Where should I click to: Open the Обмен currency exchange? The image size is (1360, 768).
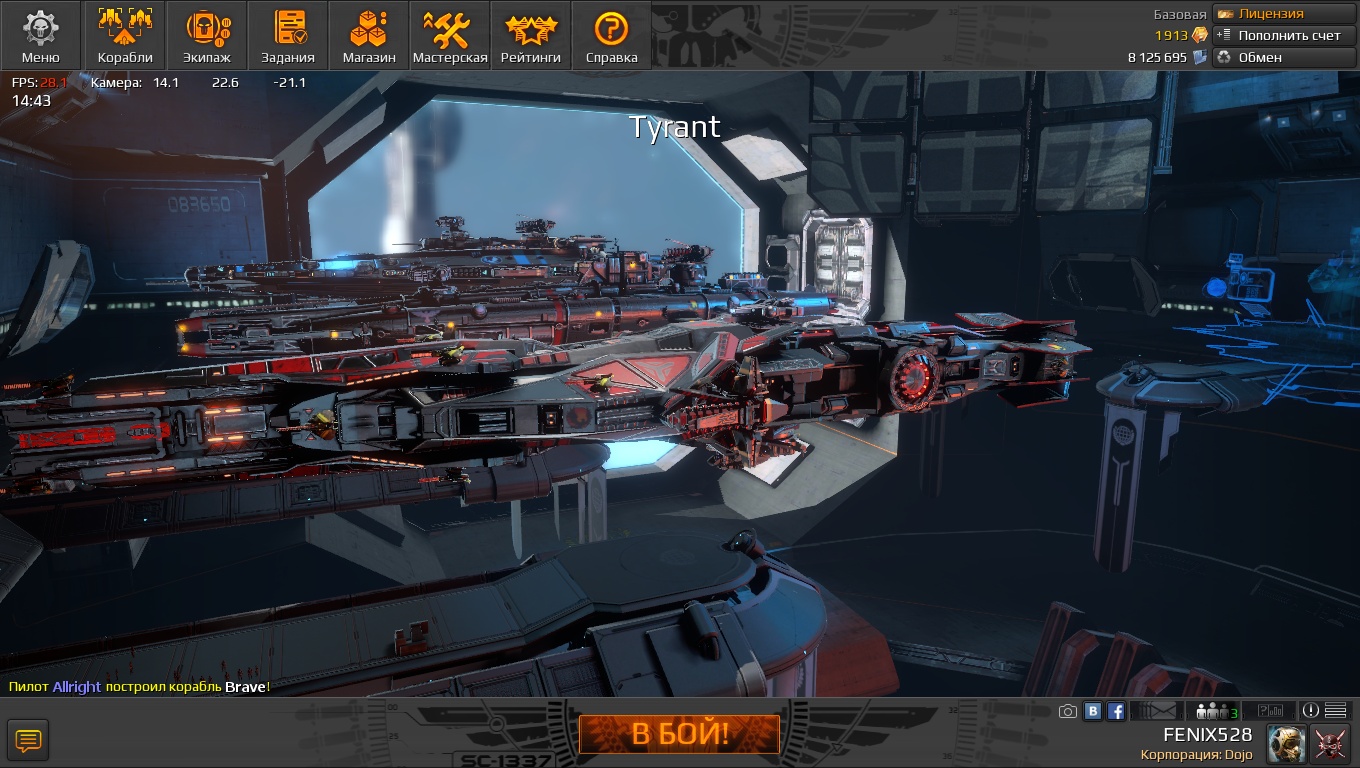1284,57
